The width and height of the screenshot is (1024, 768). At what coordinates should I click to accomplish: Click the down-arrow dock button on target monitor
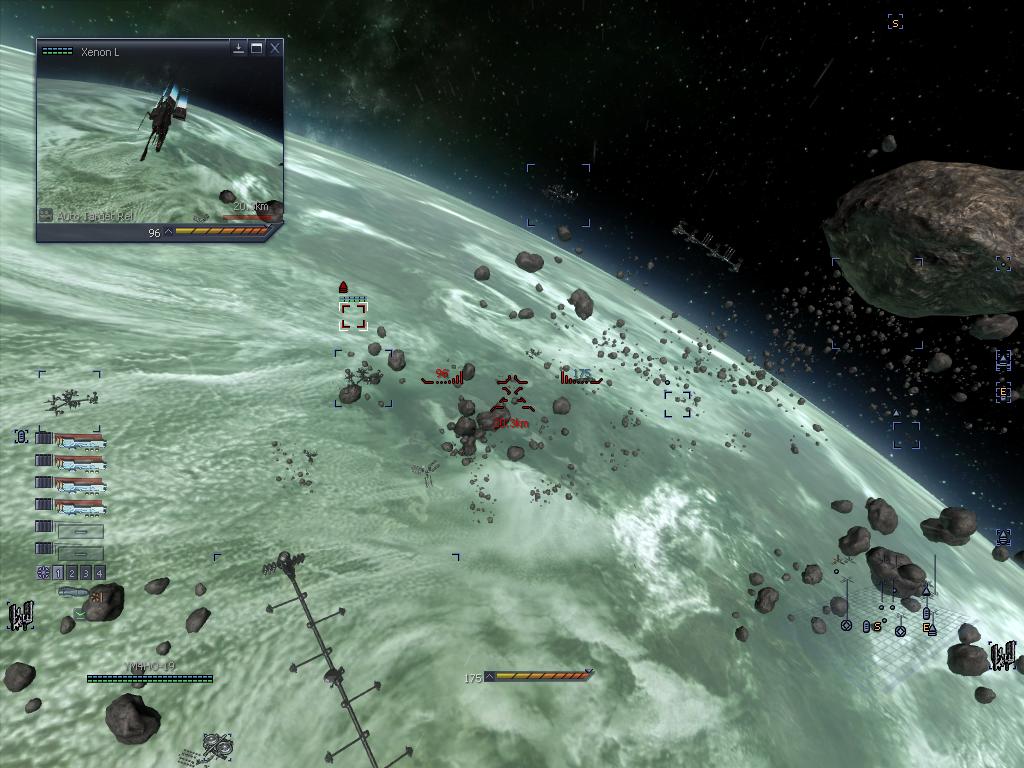(238, 48)
